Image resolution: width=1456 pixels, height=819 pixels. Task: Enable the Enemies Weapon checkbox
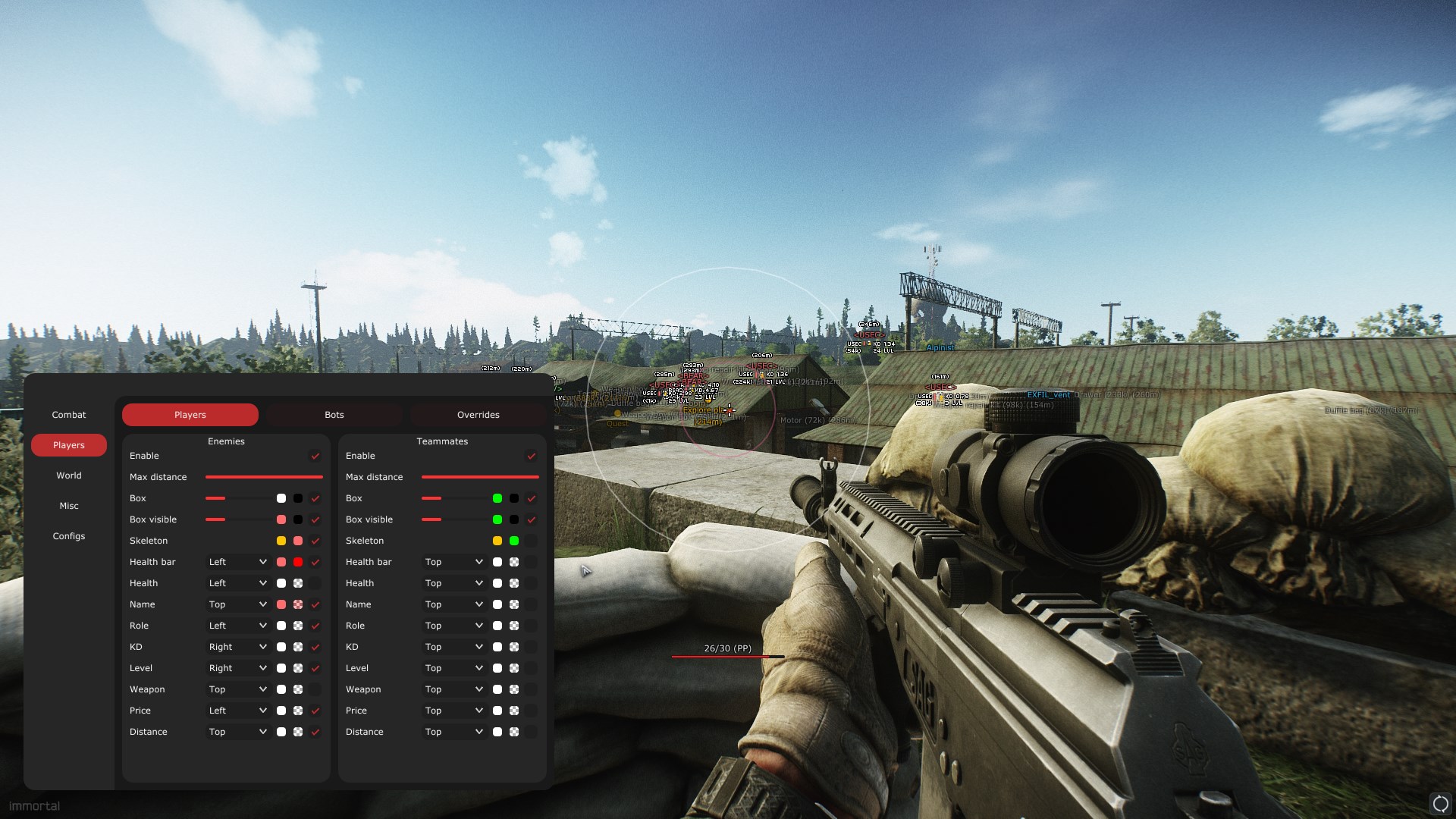315,689
